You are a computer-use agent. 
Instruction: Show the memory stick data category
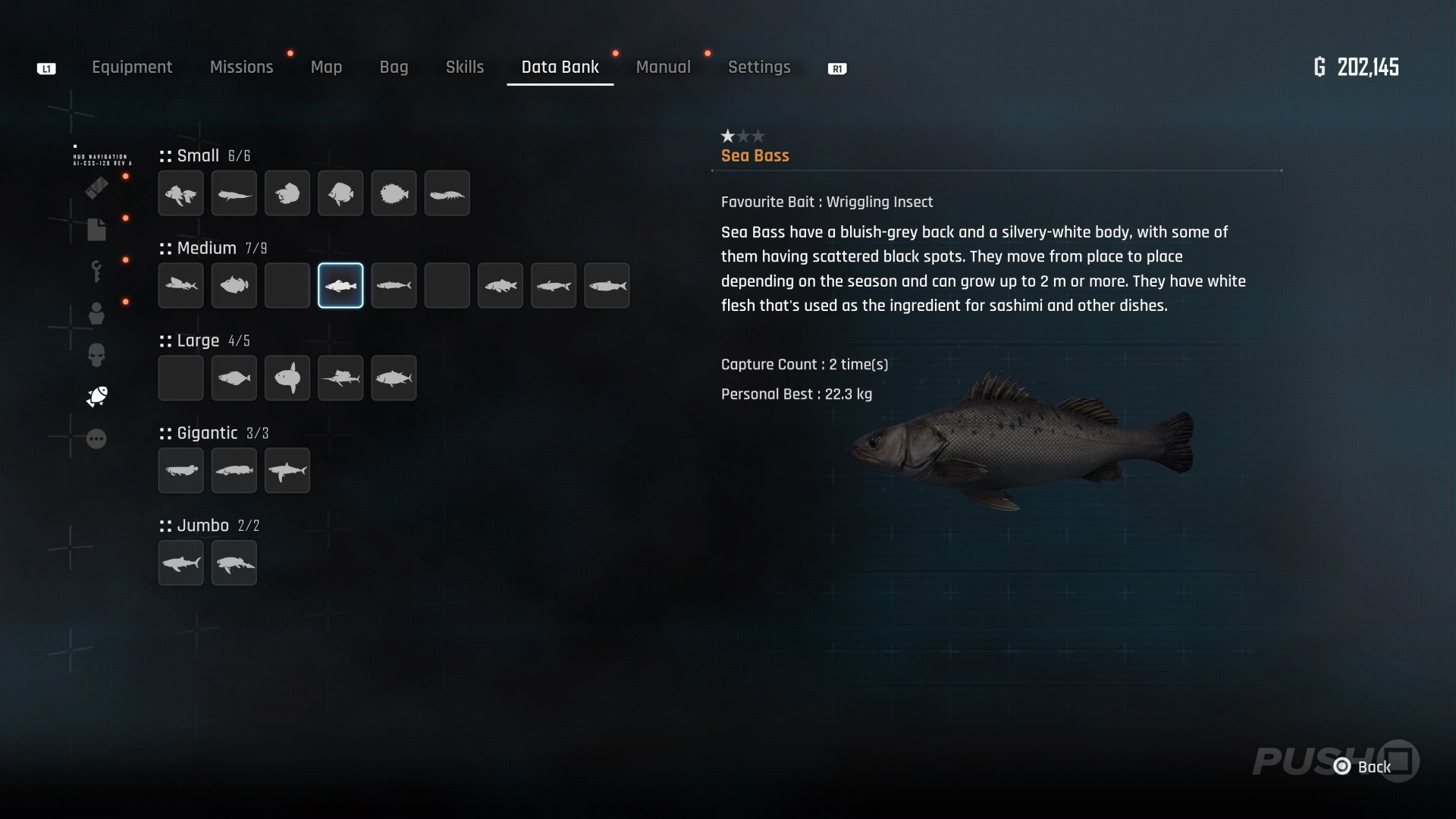96,188
